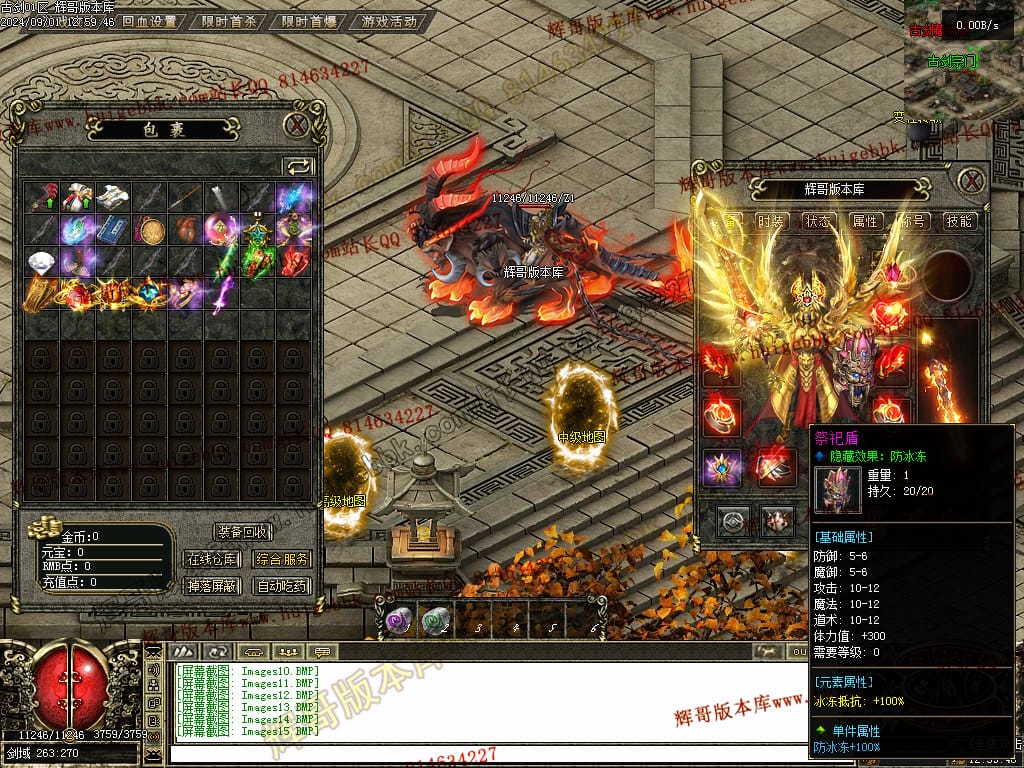Select the white diamond item in bag
1024x768 pixels.
click(40, 261)
